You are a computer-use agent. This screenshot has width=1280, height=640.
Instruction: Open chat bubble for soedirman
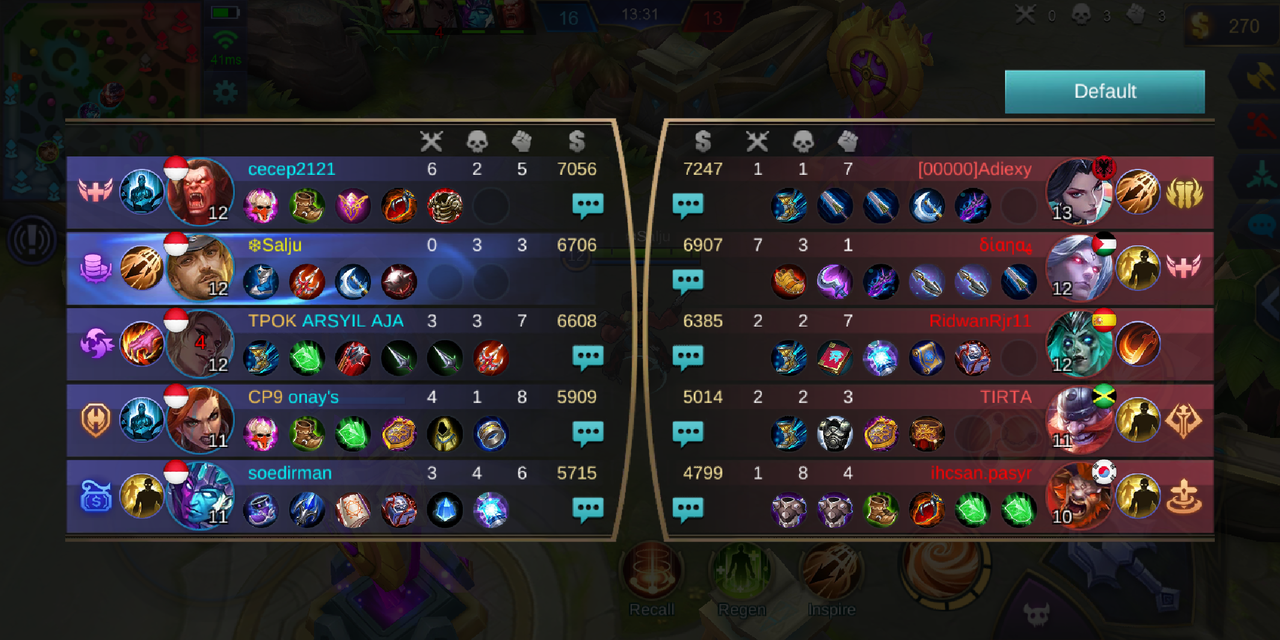click(x=587, y=510)
